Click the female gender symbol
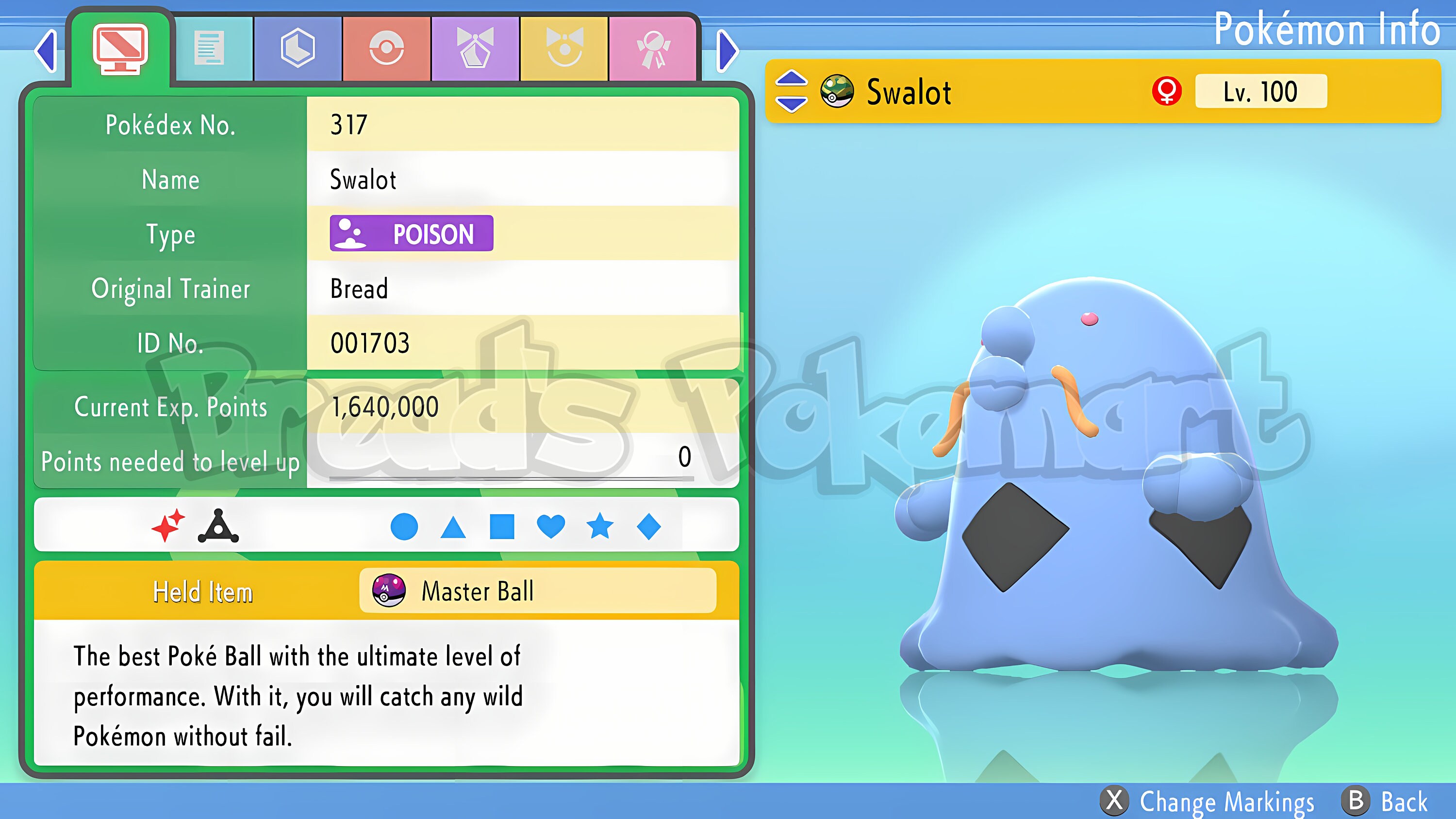 (1167, 92)
